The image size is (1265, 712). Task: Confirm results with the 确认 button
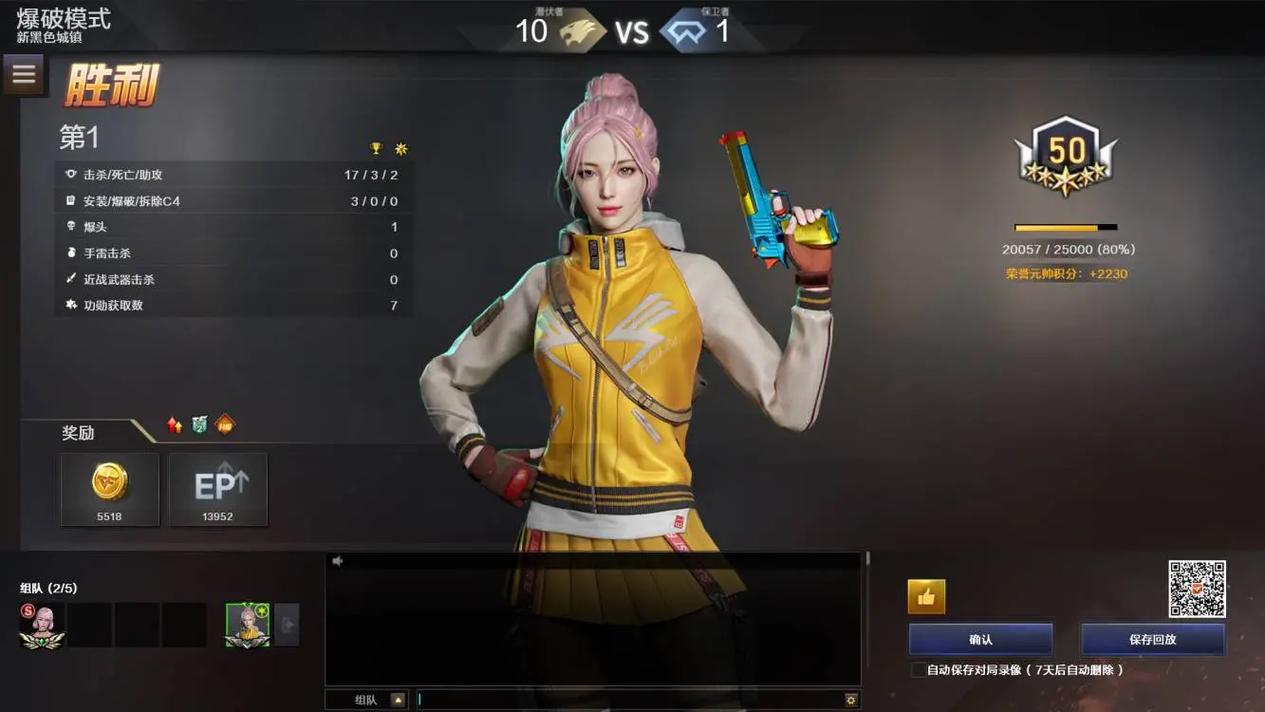point(980,640)
